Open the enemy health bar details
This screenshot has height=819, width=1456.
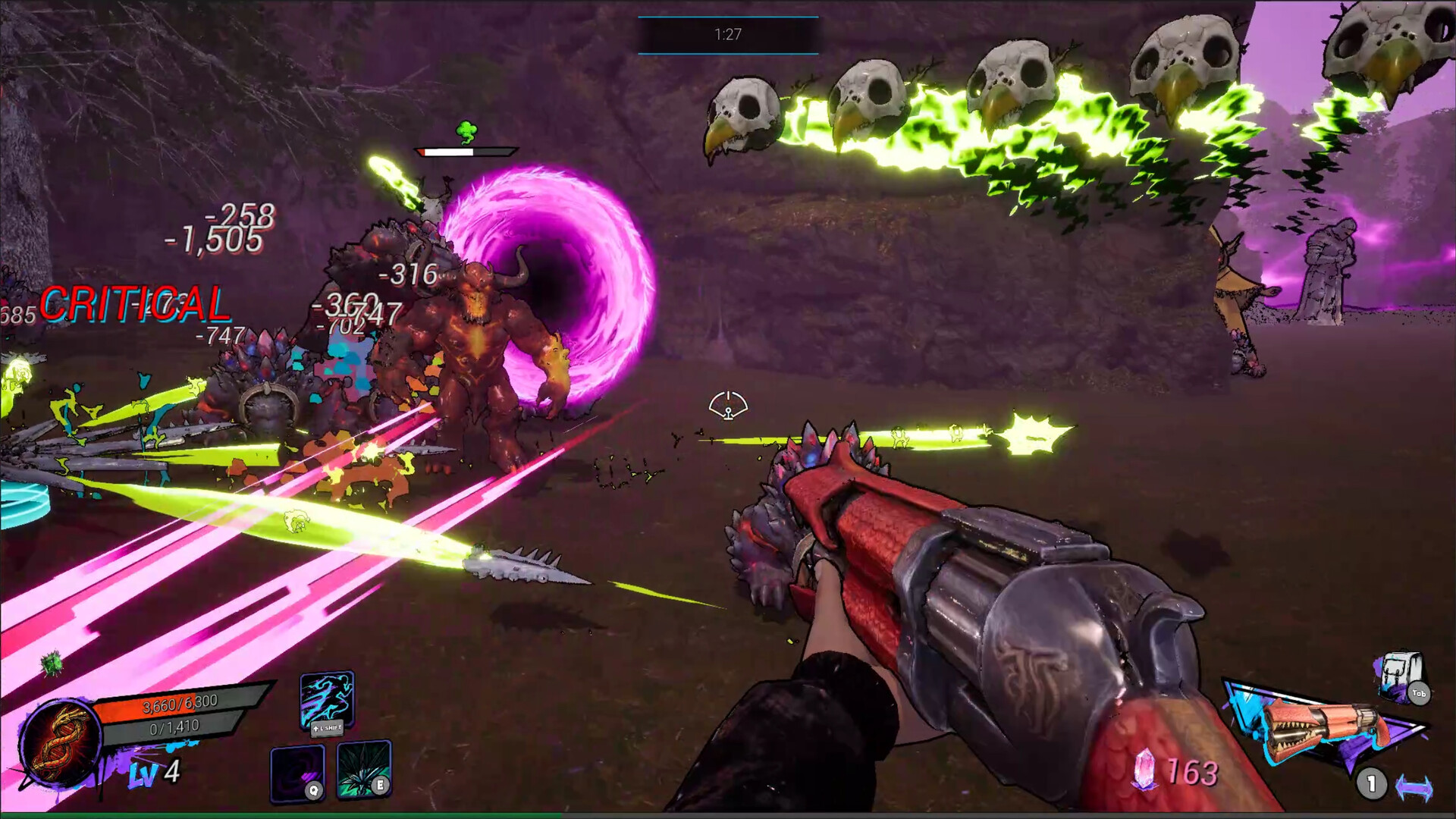pyautogui.click(x=464, y=150)
